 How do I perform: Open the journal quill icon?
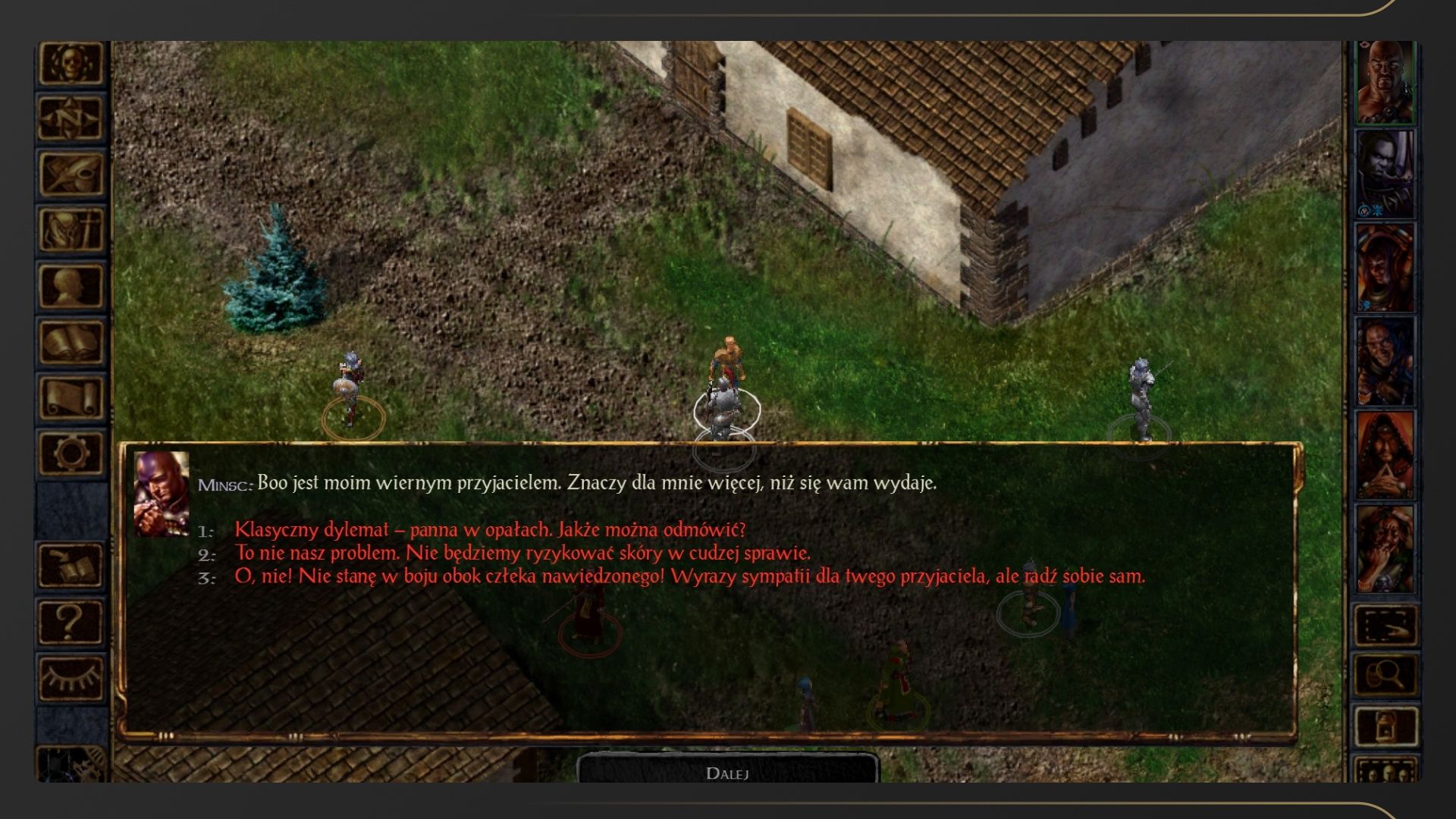pos(71,174)
